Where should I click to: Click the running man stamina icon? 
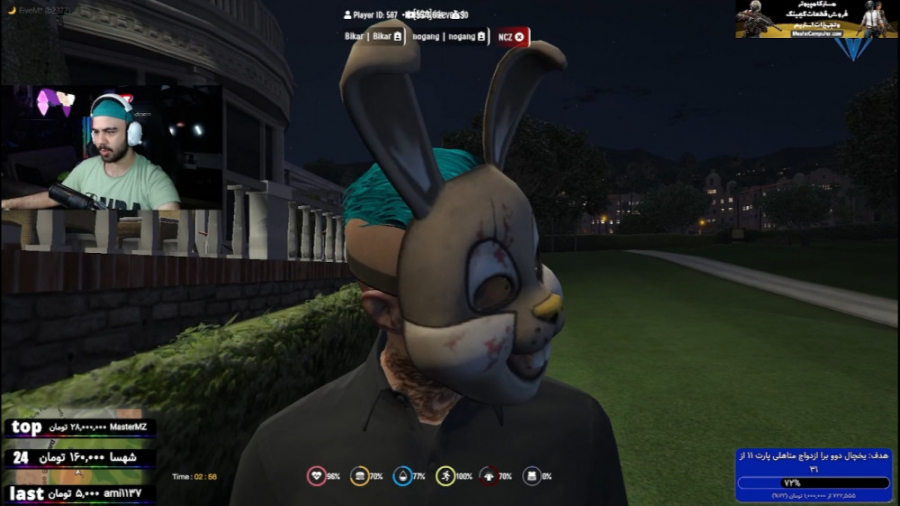pyautogui.click(x=445, y=476)
